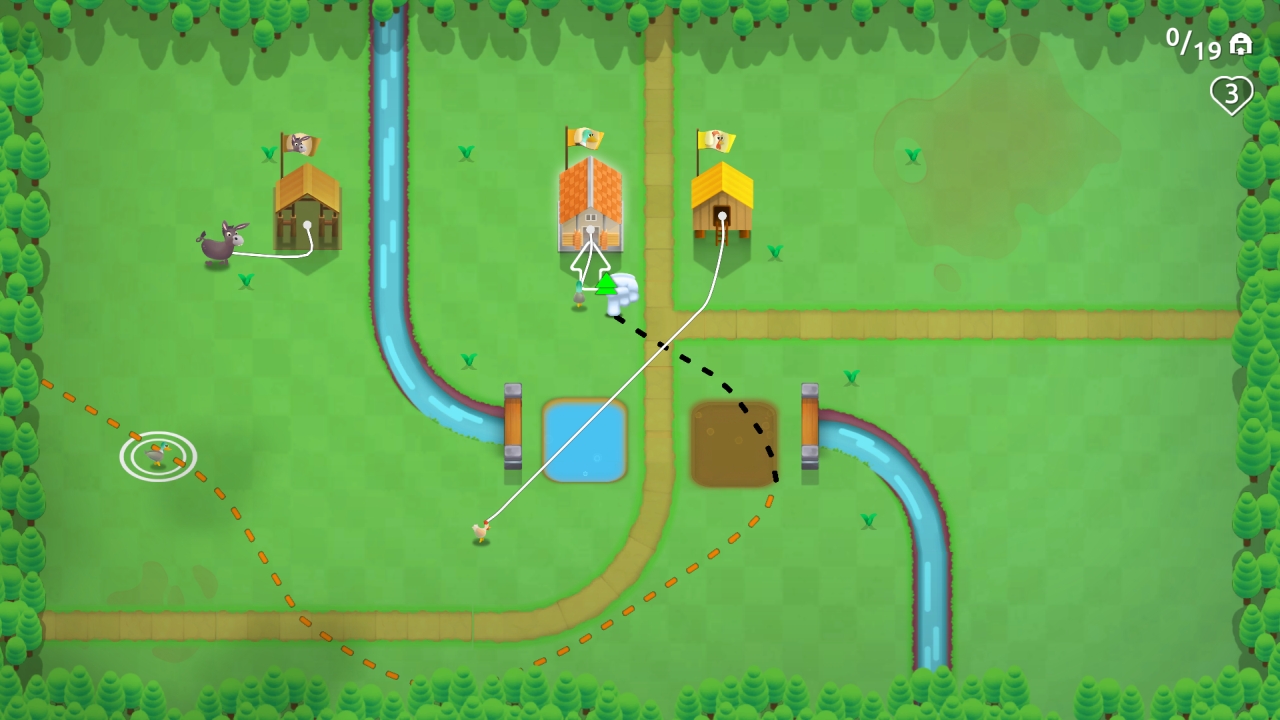This screenshot has width=1280, height=720.
Task: Toggle the targeting rings around the lower-left duck
Action: [x=158, y=455]
